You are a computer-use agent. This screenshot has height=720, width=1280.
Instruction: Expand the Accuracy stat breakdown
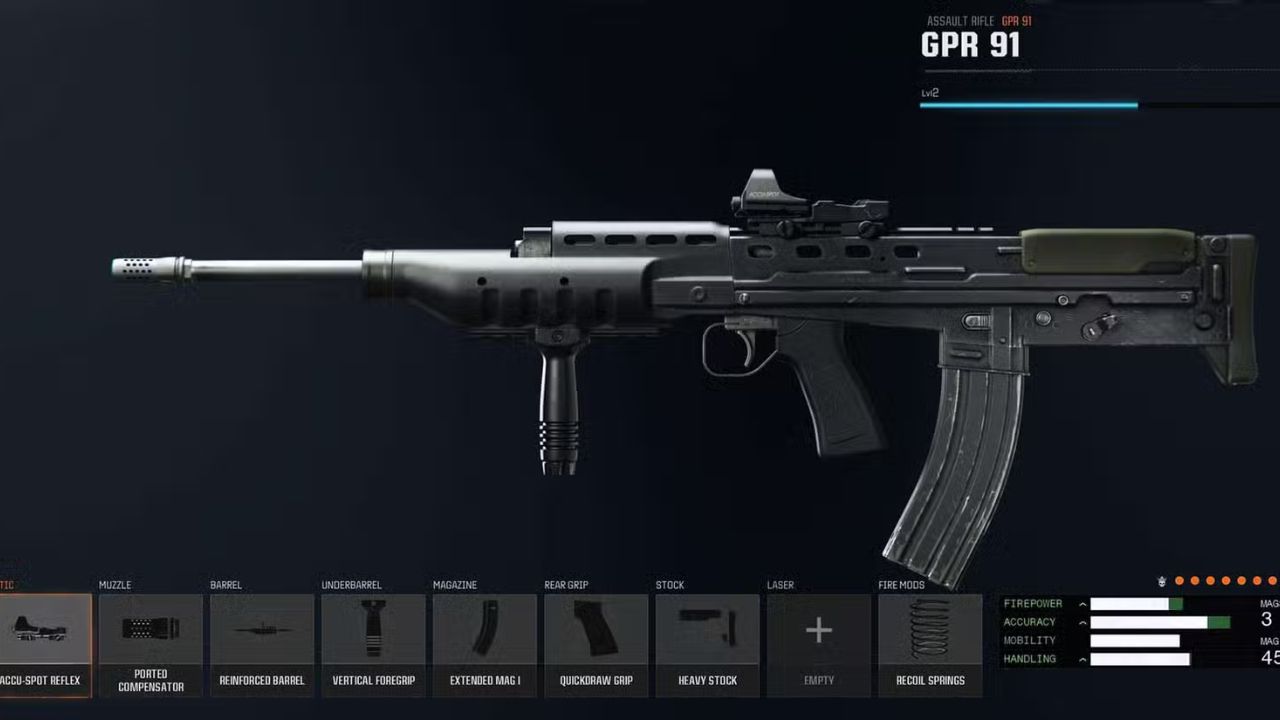(1082, 622)
